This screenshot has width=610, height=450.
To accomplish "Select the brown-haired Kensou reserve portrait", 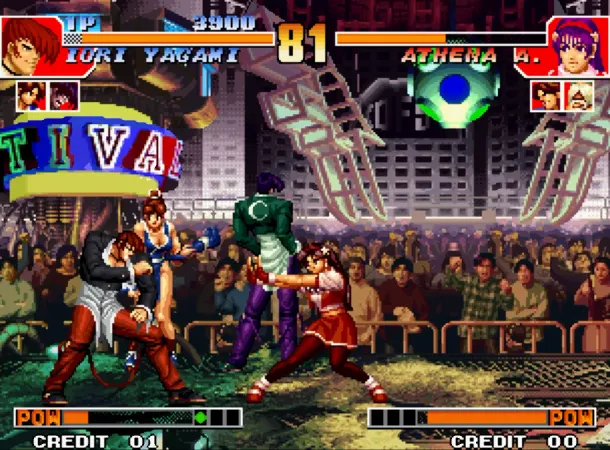I will tap(546, 95).
